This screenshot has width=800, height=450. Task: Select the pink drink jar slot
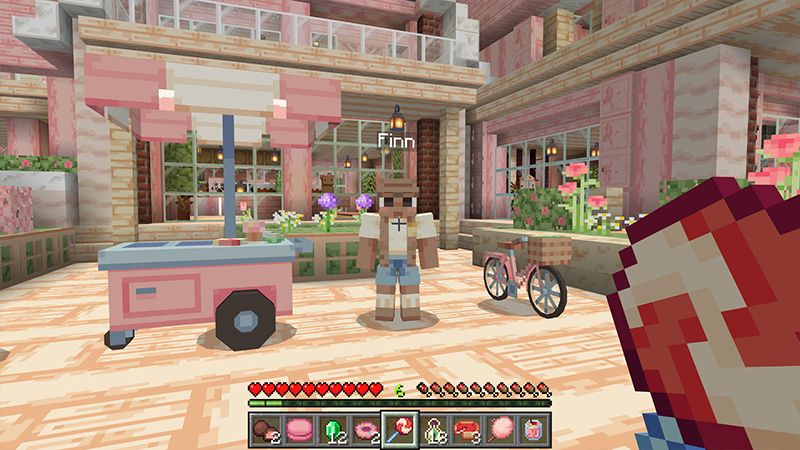pyautogui.click(x=537, y=428)
